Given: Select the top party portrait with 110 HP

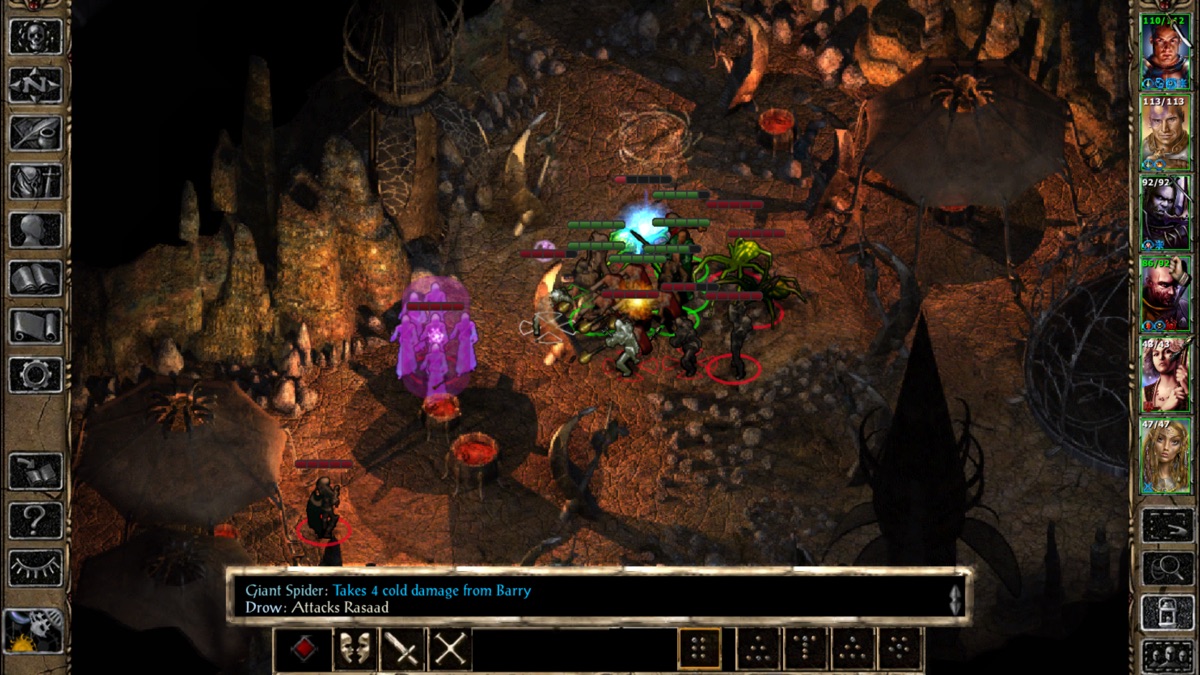Looking at the screenshot, I should click(1166, 52).
